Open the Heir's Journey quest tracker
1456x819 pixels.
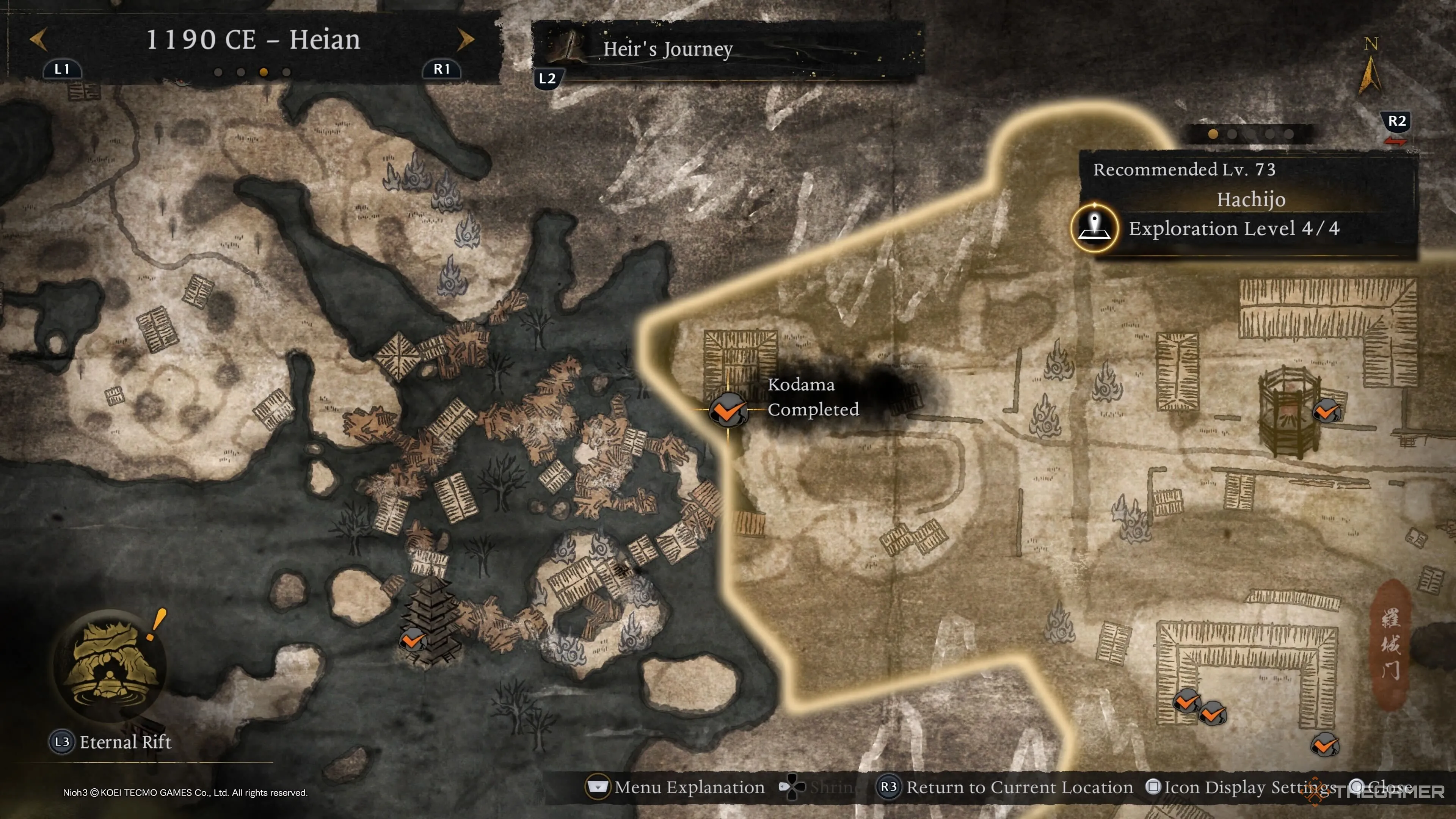pos(667,49)
